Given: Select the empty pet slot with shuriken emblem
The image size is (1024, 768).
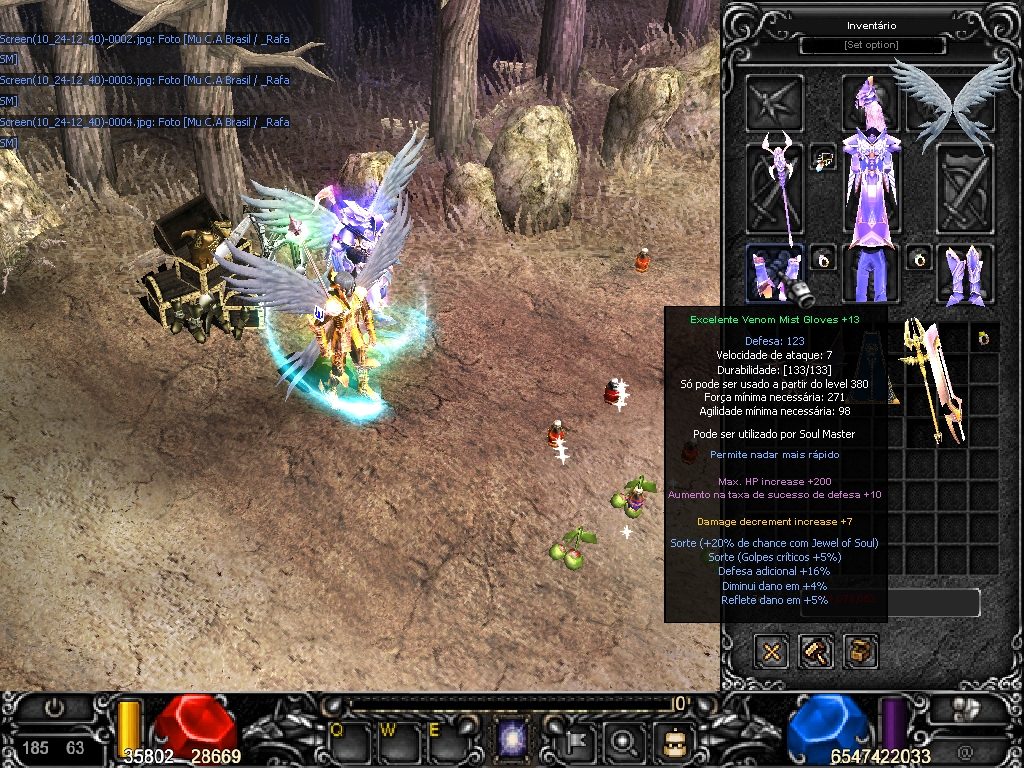Looking at the screenshot, I should tap(774, 103).
